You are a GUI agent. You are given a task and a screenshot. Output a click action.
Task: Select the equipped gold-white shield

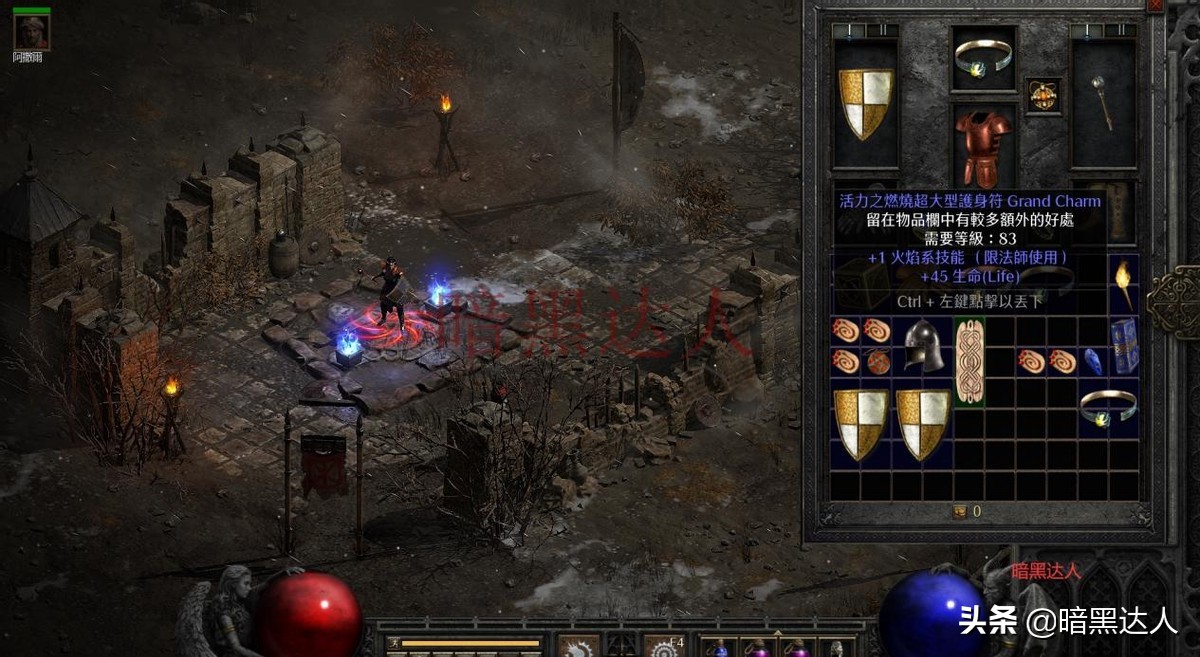(865, 104)
